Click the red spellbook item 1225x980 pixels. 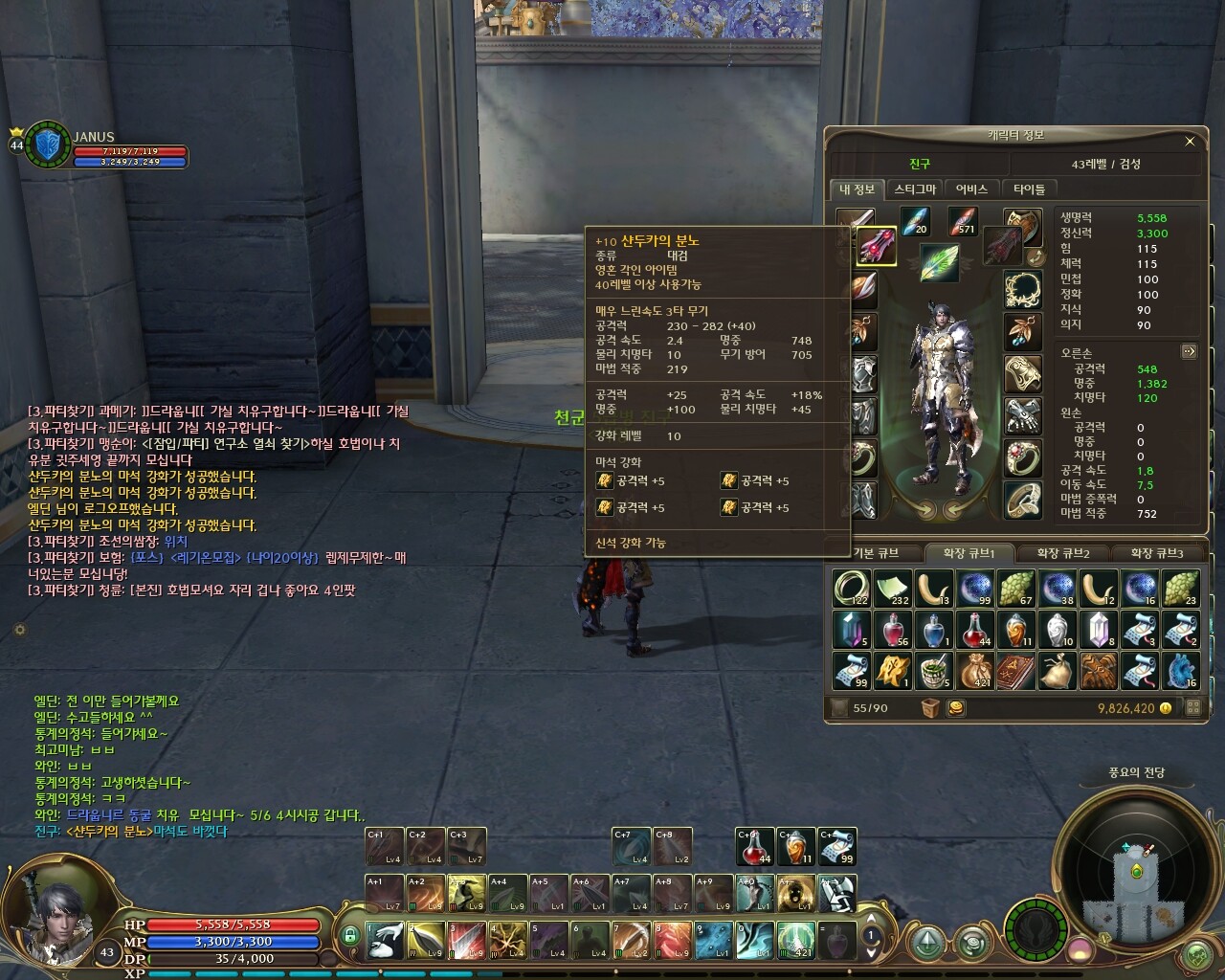point(1016,670)
